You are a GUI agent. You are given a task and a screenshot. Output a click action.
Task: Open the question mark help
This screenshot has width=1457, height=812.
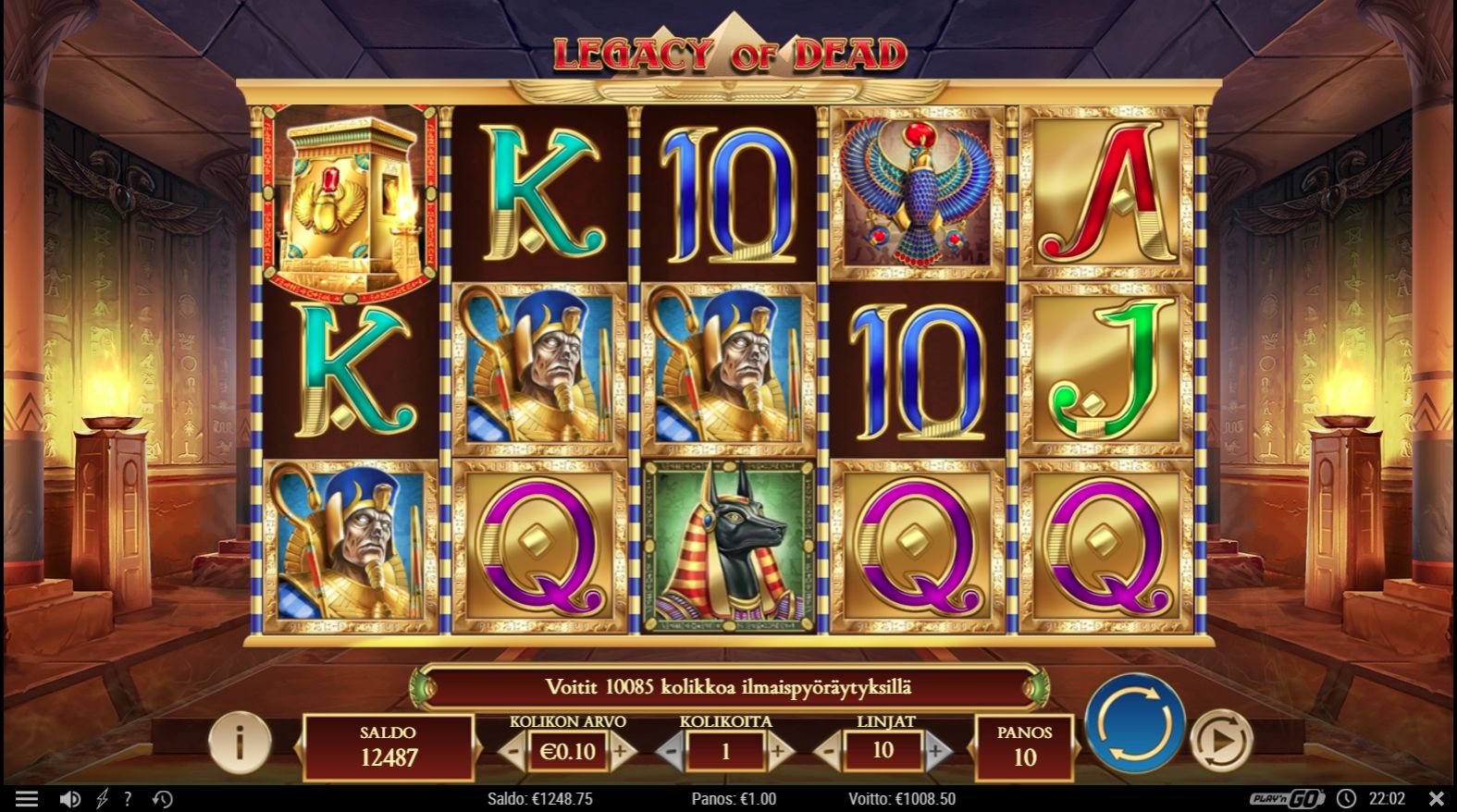click(x=128, y=799)
